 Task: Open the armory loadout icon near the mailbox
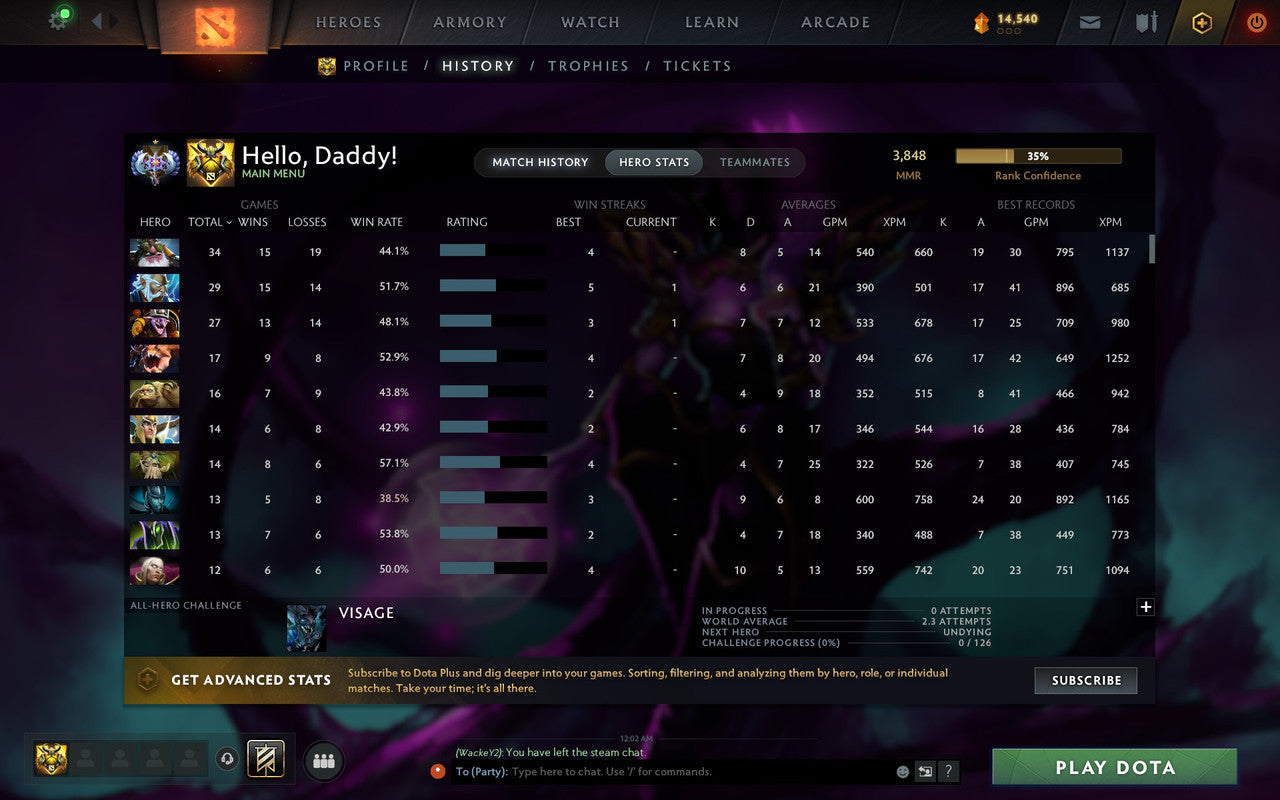1145,22
